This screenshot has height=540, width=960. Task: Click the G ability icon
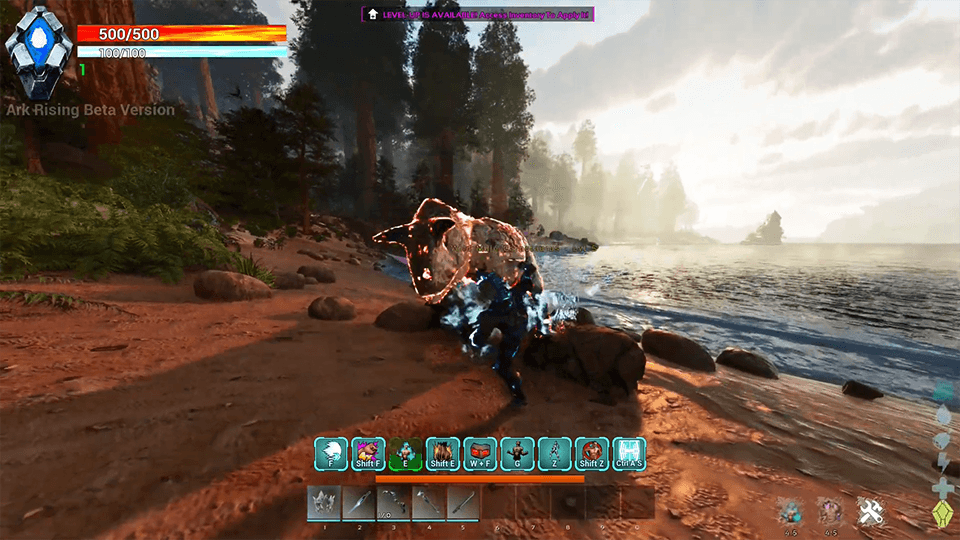tap(517, 453)
